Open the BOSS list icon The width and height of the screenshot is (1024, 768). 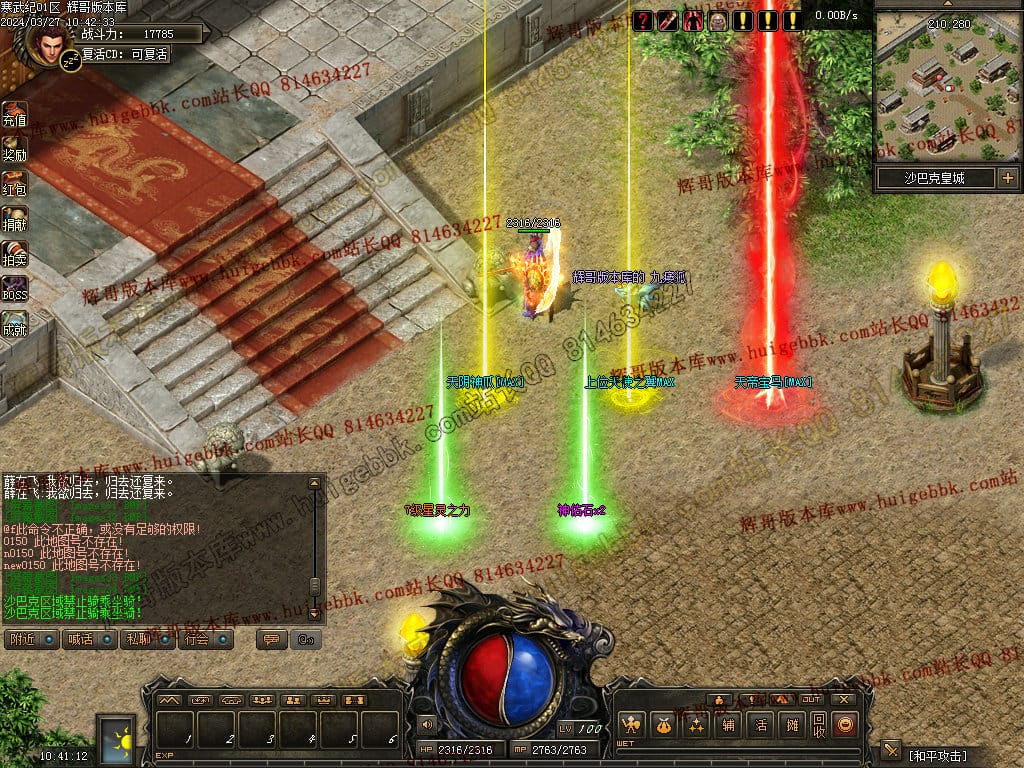tap(14, 289)
